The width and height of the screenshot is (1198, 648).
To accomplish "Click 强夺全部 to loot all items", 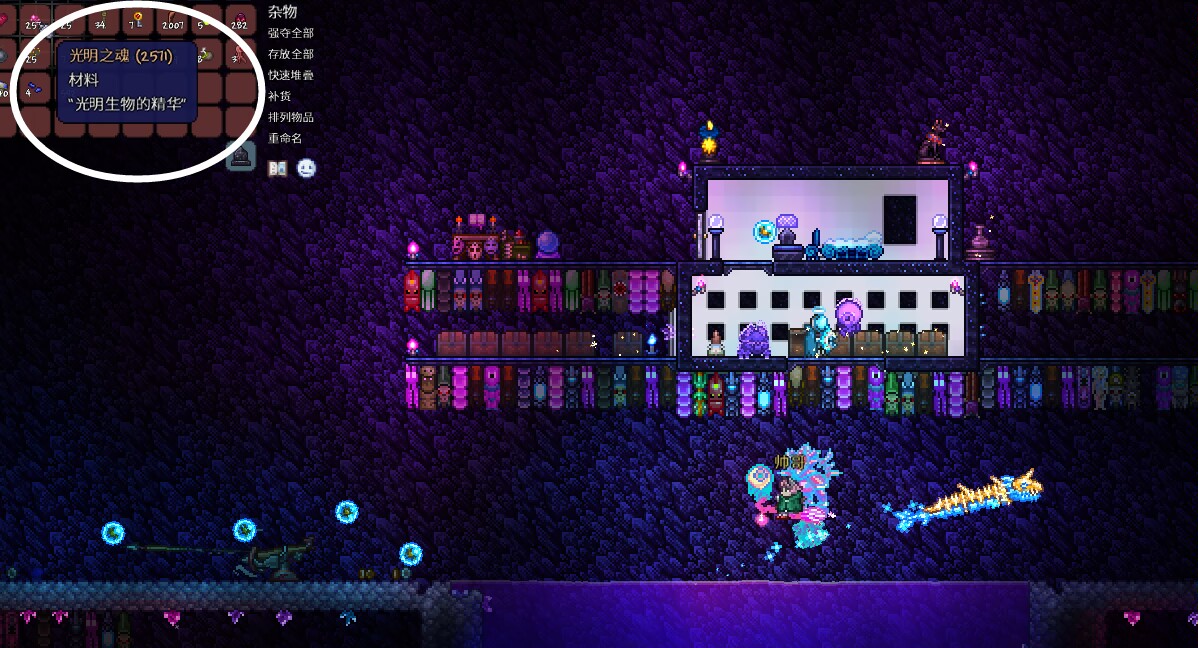I will click(291, 33).
